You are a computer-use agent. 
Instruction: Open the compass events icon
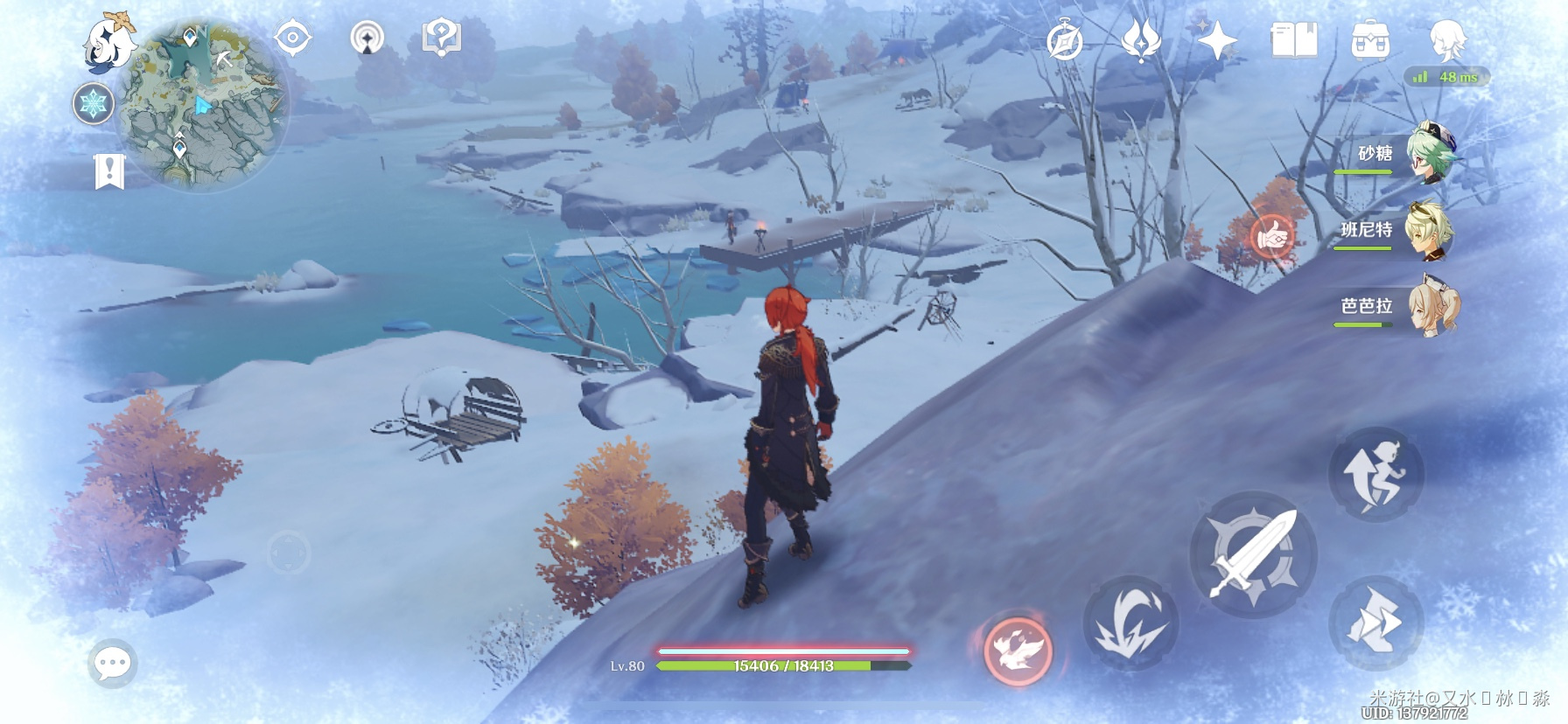click(x=1065, y=40)
